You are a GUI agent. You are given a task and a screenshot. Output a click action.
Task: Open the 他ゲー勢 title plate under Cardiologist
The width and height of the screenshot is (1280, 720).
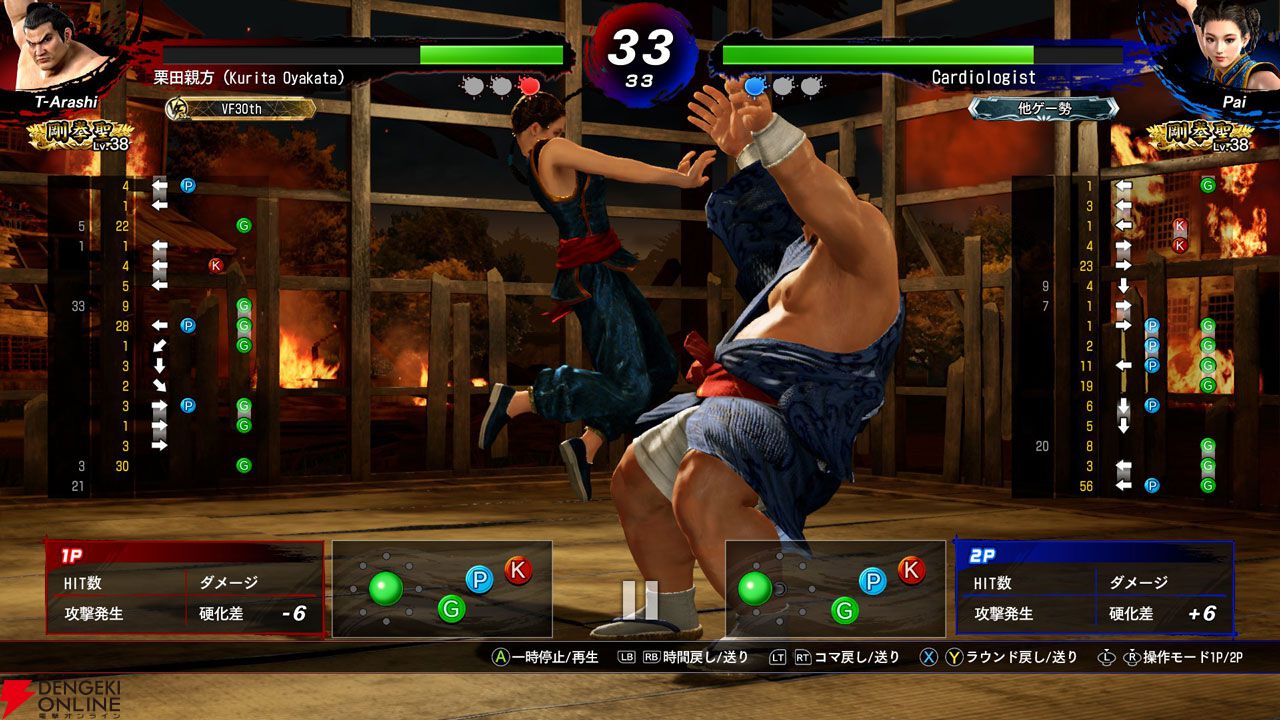coord(1043,109)
